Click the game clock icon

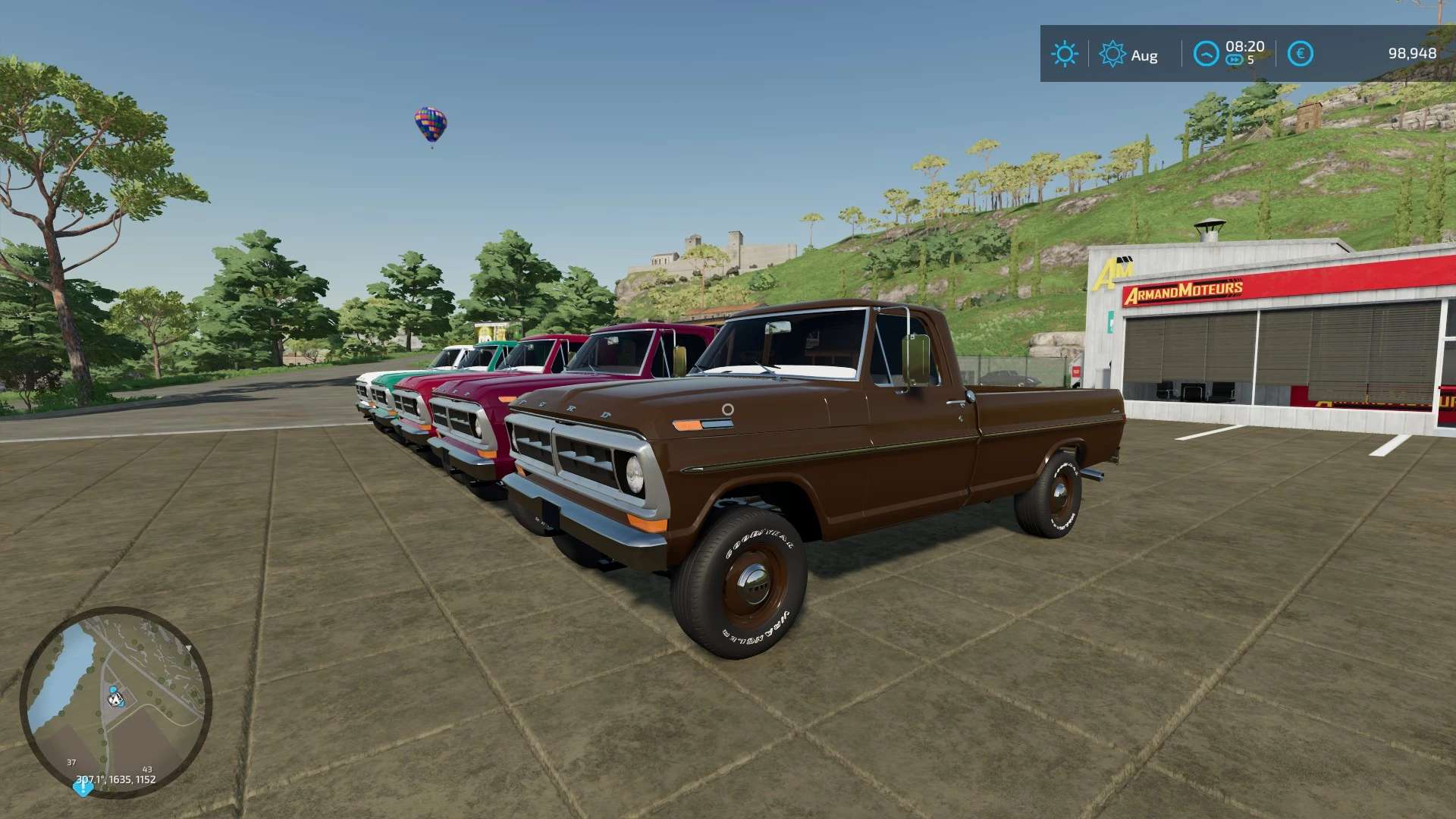pos(1206,54)
